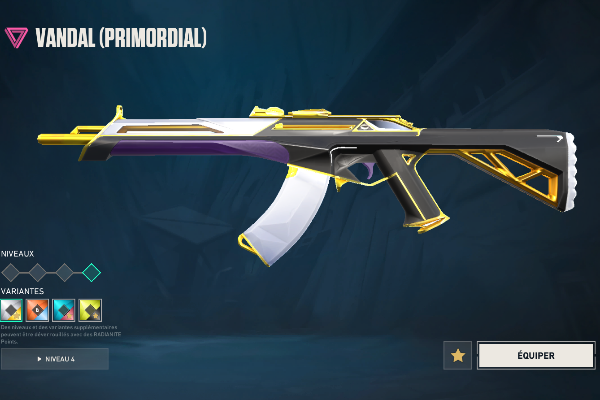
Task: Select the highlighted fourth level diamond
Action: click(91, 272)
